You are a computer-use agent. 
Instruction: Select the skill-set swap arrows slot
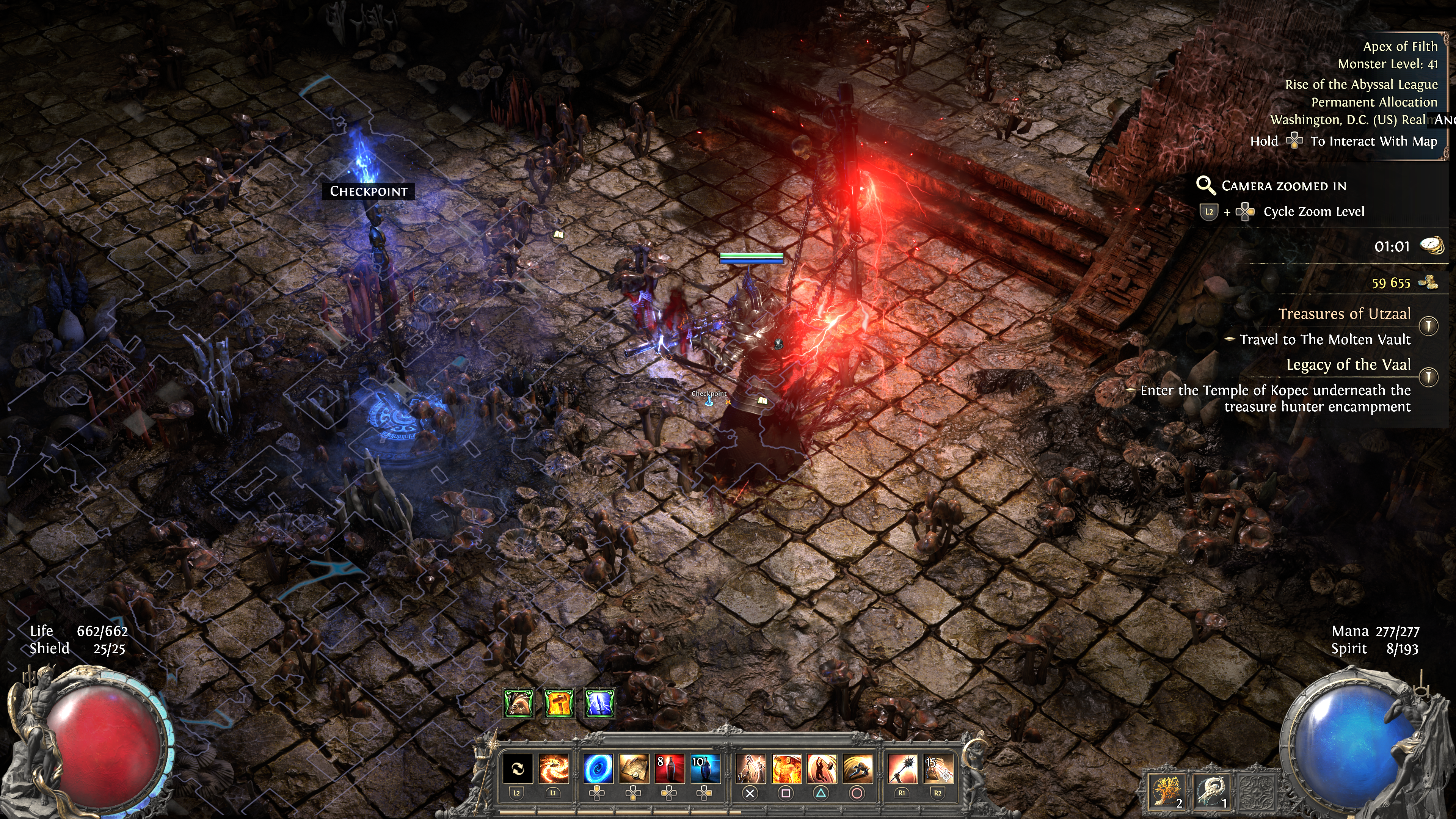pos(517,769)
